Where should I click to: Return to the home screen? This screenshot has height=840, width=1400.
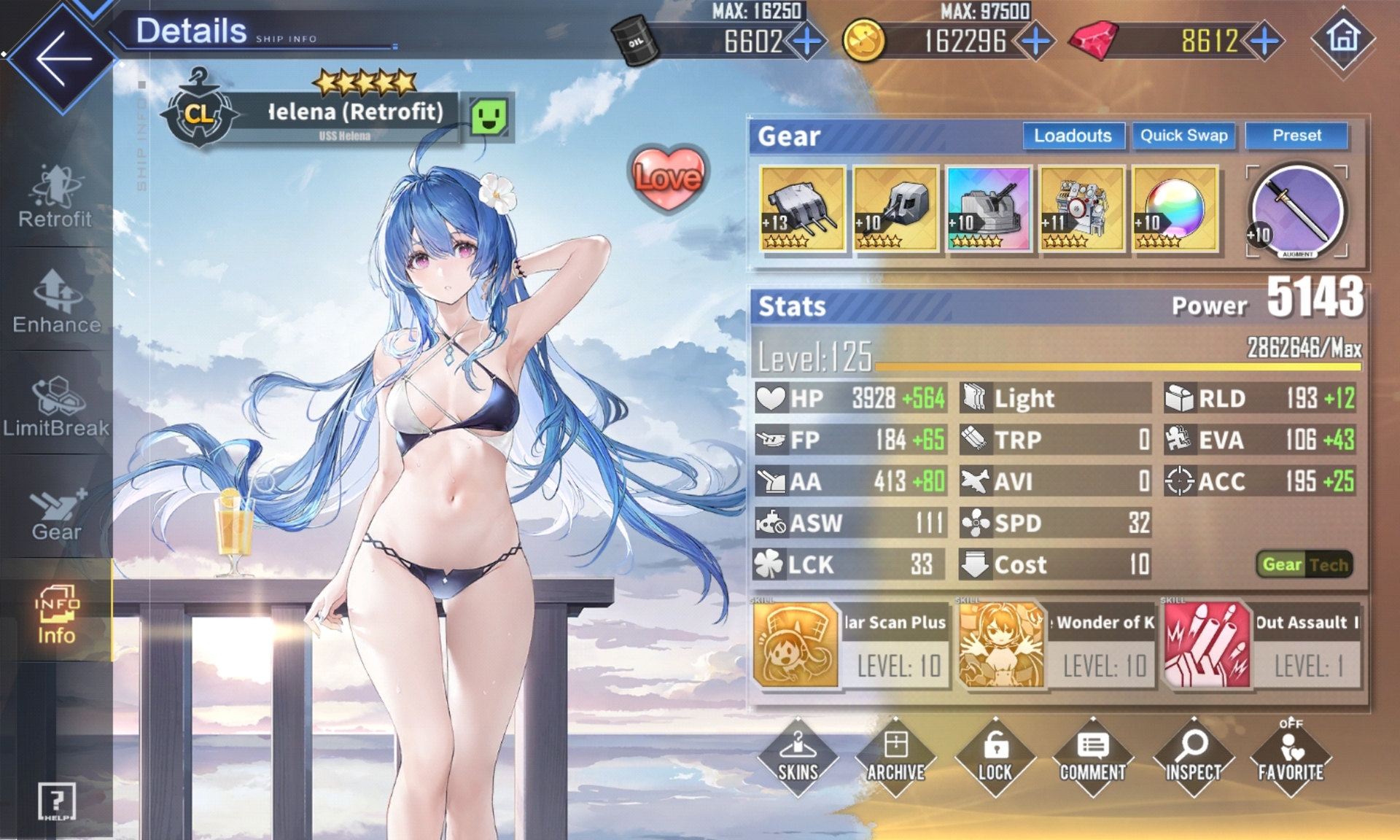pyautogui.click(x=1343, y=39)
